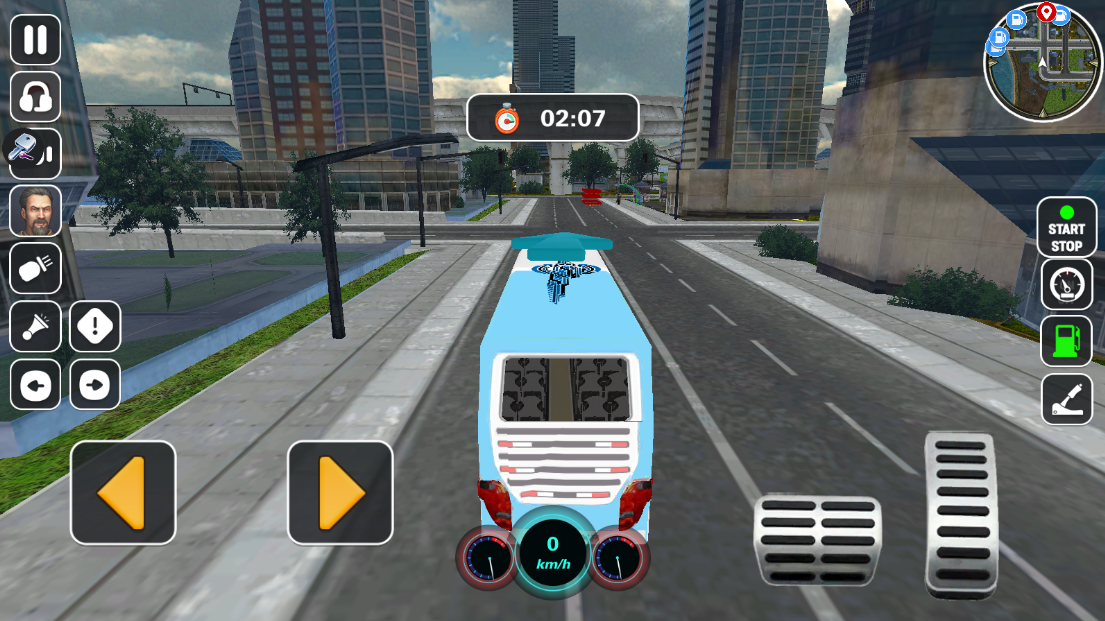Turn on the right indicator arrow
This screenshot has height=621, width=1105.
[x=95, y=385]
